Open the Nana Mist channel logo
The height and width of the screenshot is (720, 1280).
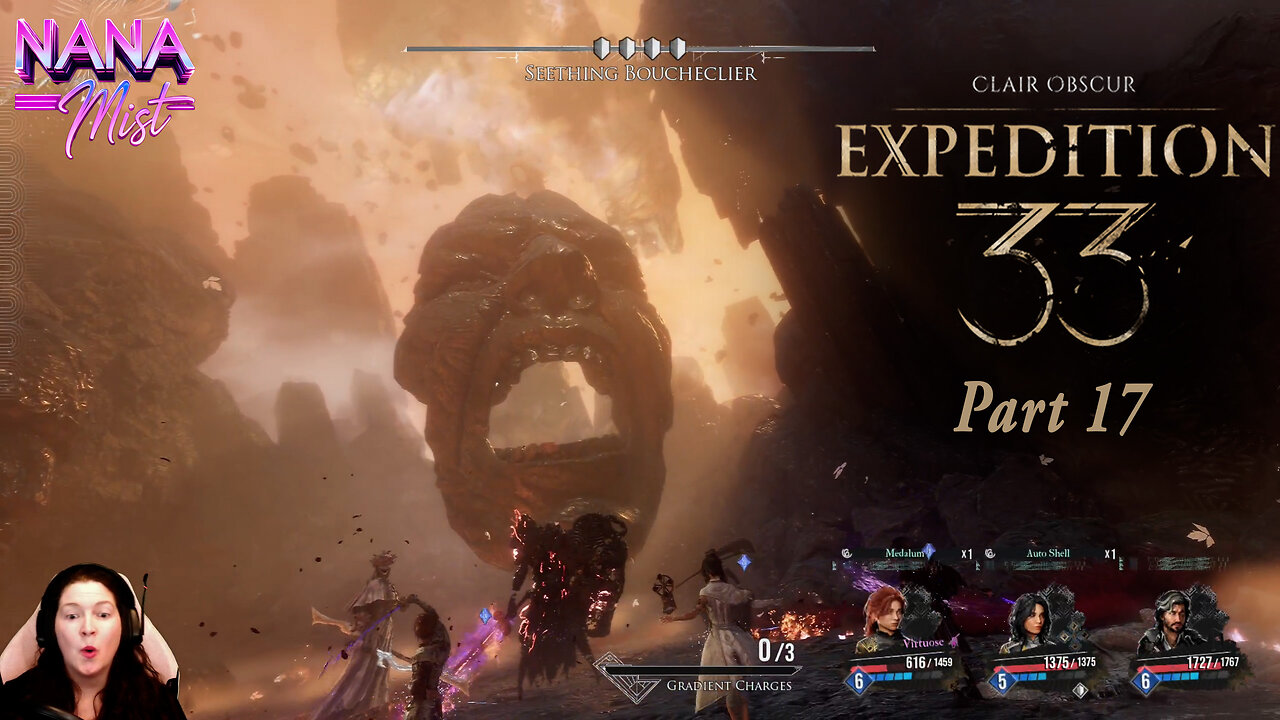(x=104, y=84)
